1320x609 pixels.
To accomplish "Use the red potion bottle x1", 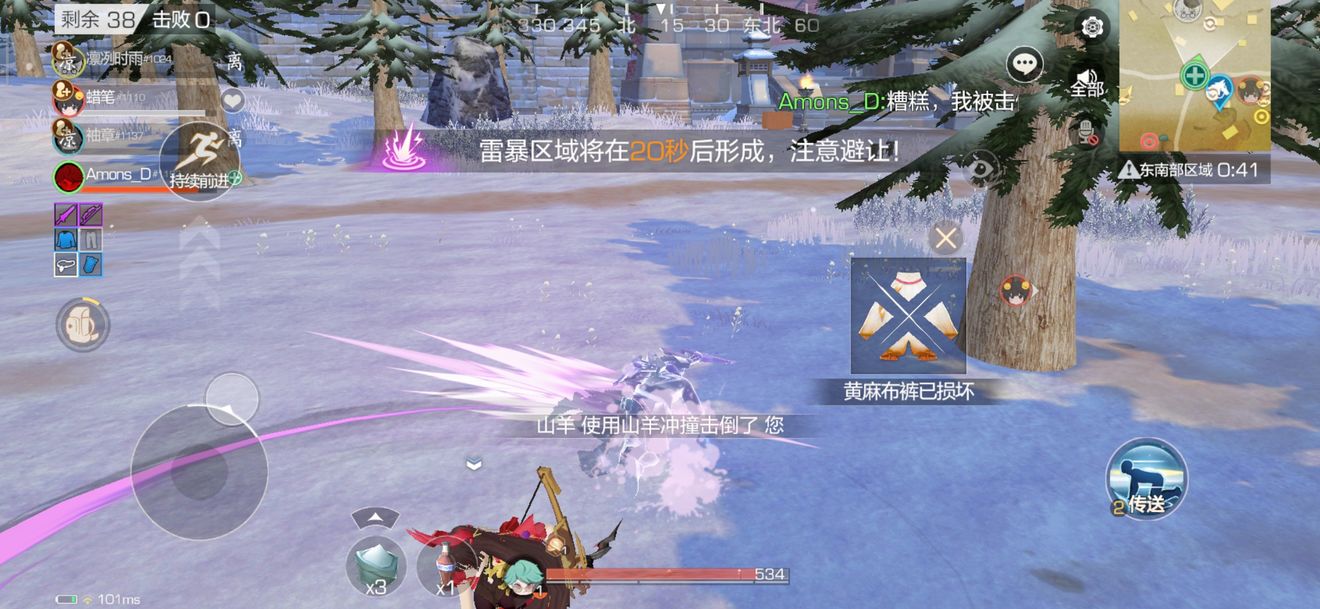I will click(445, 566).
